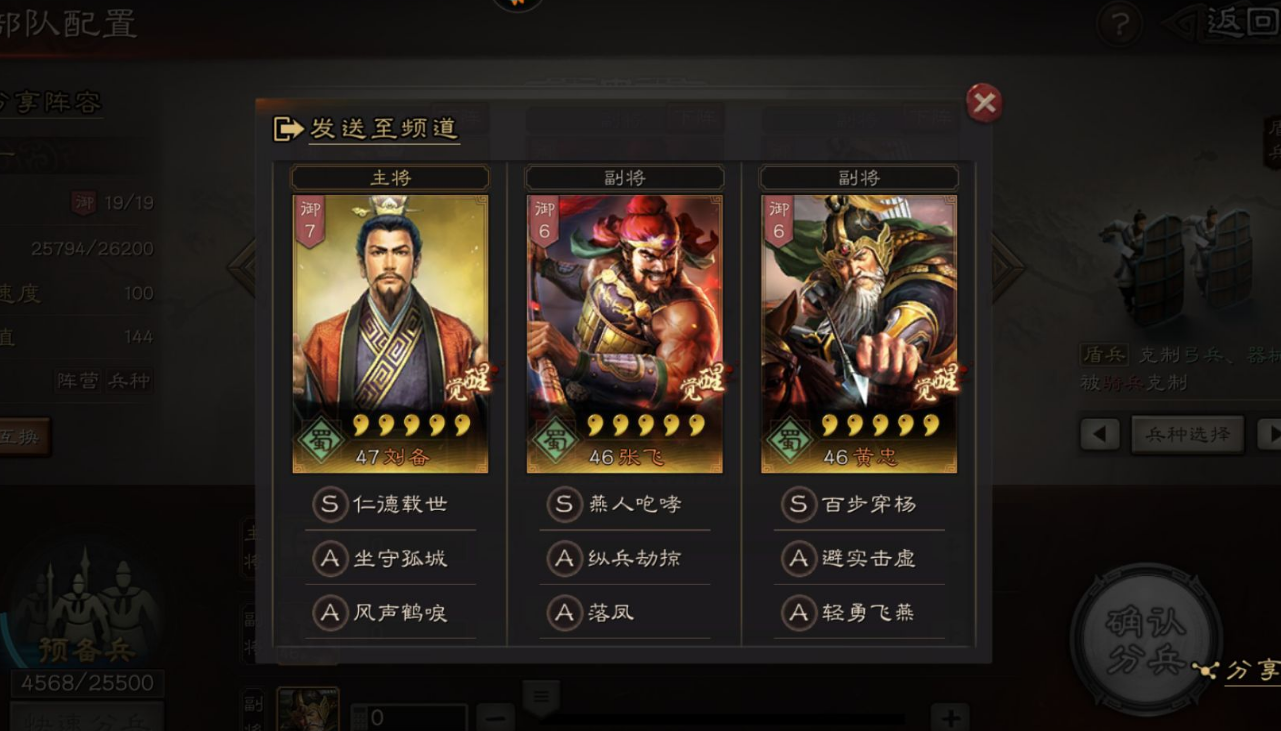Click the S icon of skill 燕人咆哮

563,504
